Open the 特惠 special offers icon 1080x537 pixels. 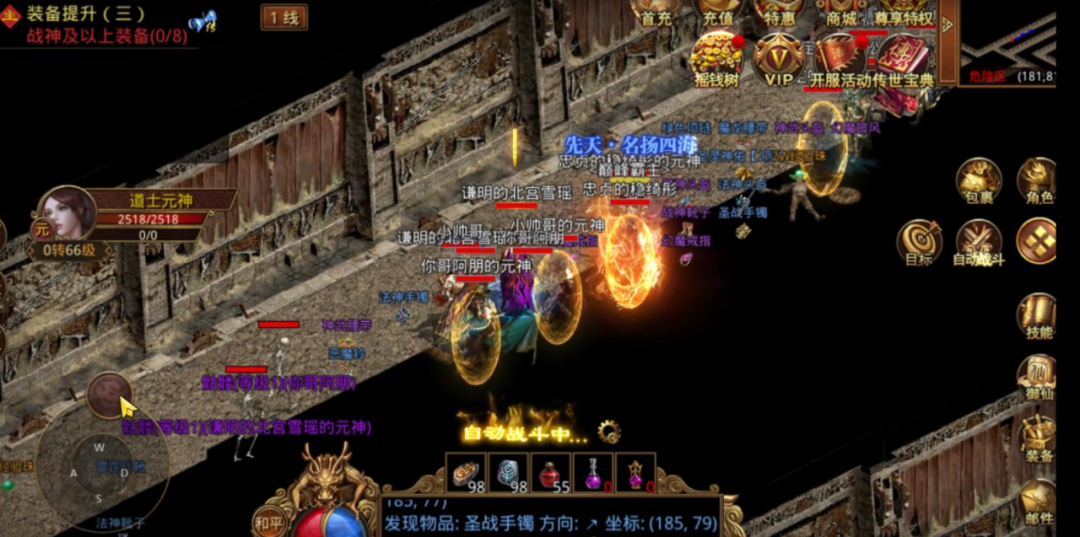(779, 12)
